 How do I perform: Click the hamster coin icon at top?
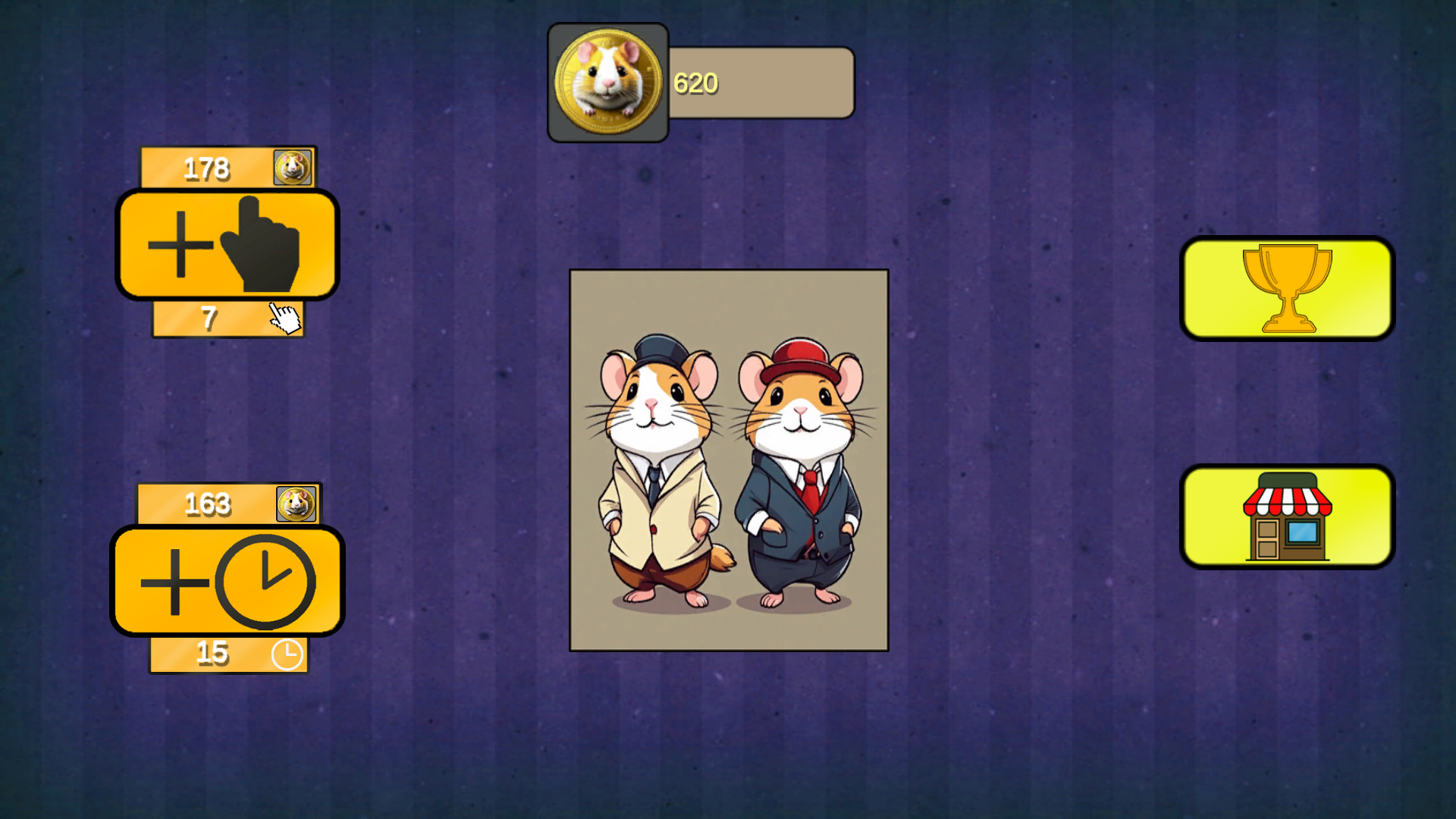tap(607, 81)
